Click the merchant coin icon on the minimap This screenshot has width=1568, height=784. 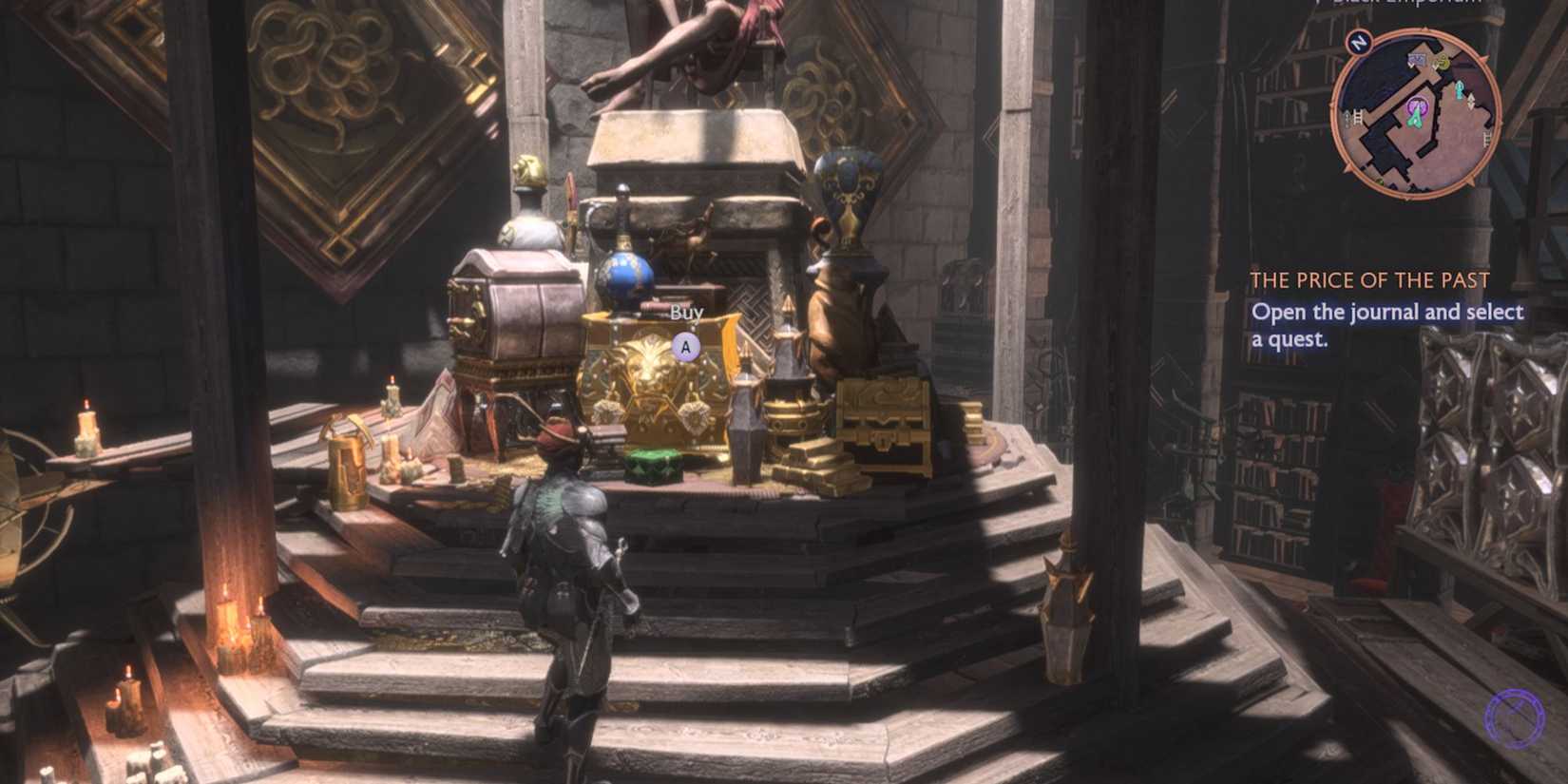1442,61
